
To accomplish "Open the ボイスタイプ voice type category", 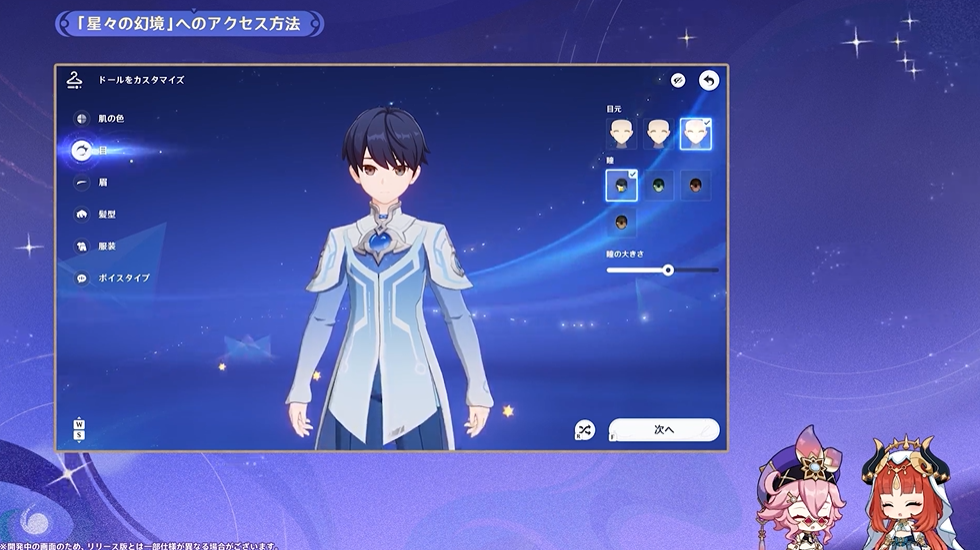I will point(82,278).
